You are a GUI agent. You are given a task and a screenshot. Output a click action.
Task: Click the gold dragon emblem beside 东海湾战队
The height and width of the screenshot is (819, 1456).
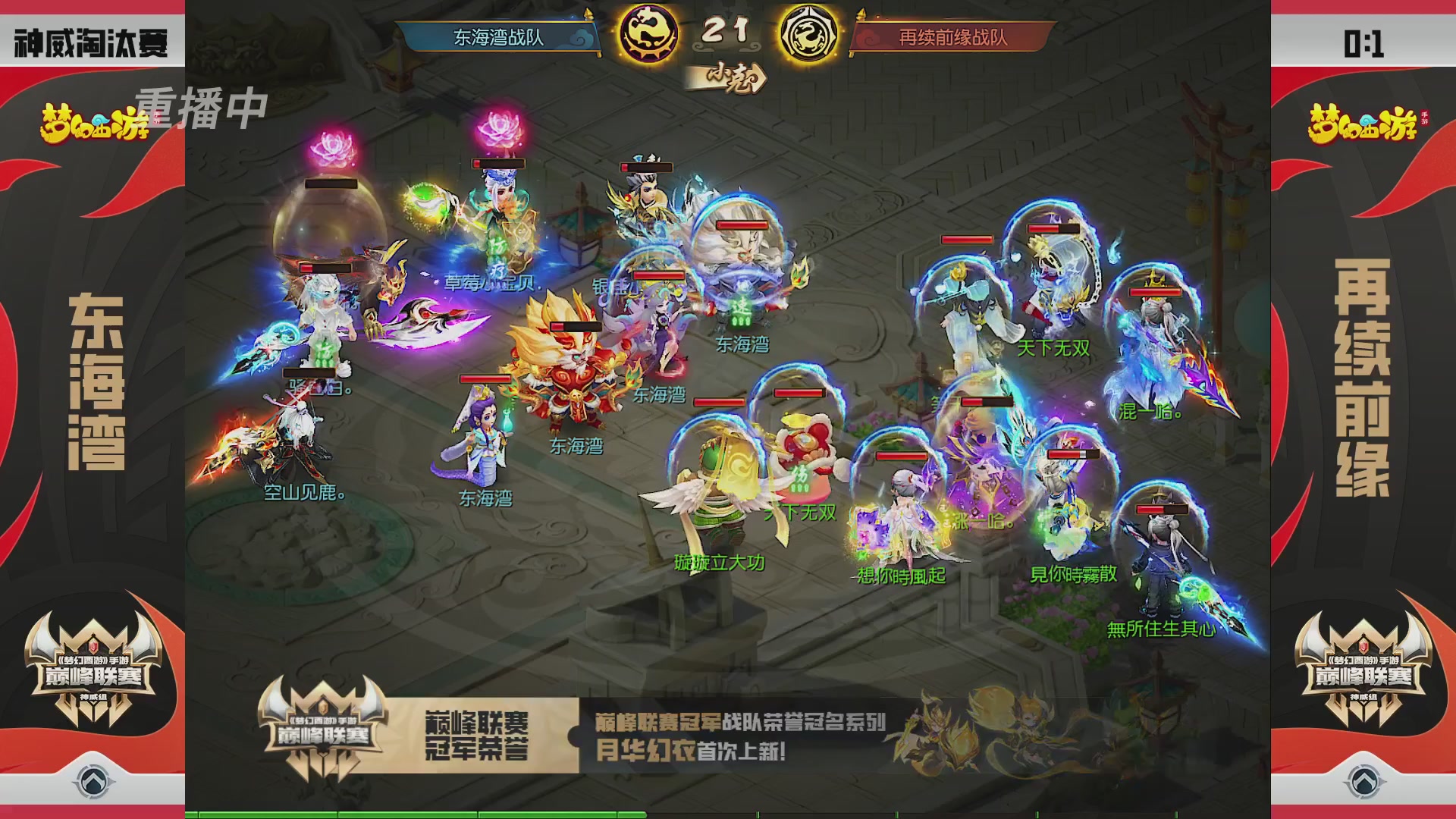coord(648,33)
